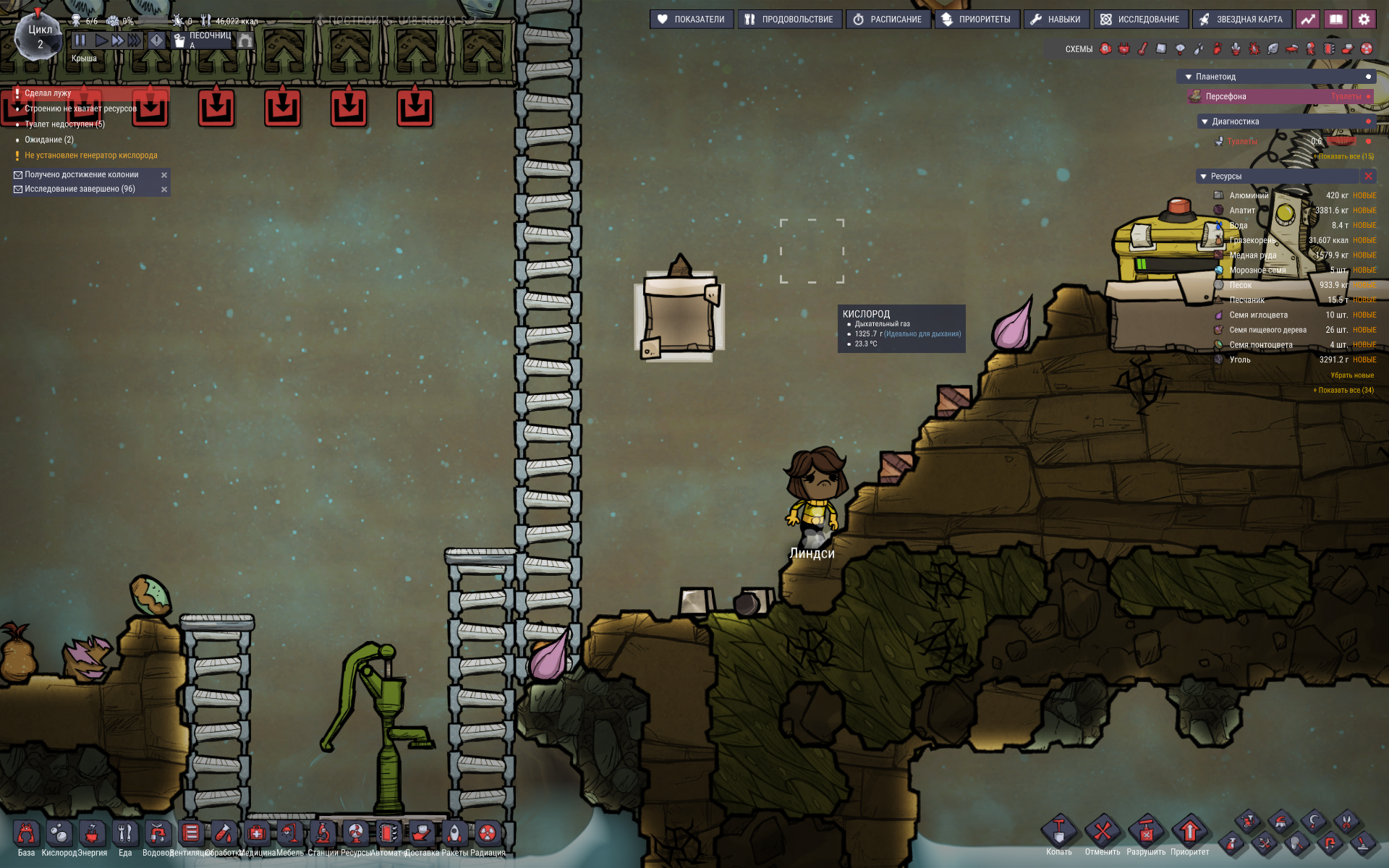Screen dimensions: 1389x868
Task: Select the Копать dig tool
Action: [x=1058, y=832]
